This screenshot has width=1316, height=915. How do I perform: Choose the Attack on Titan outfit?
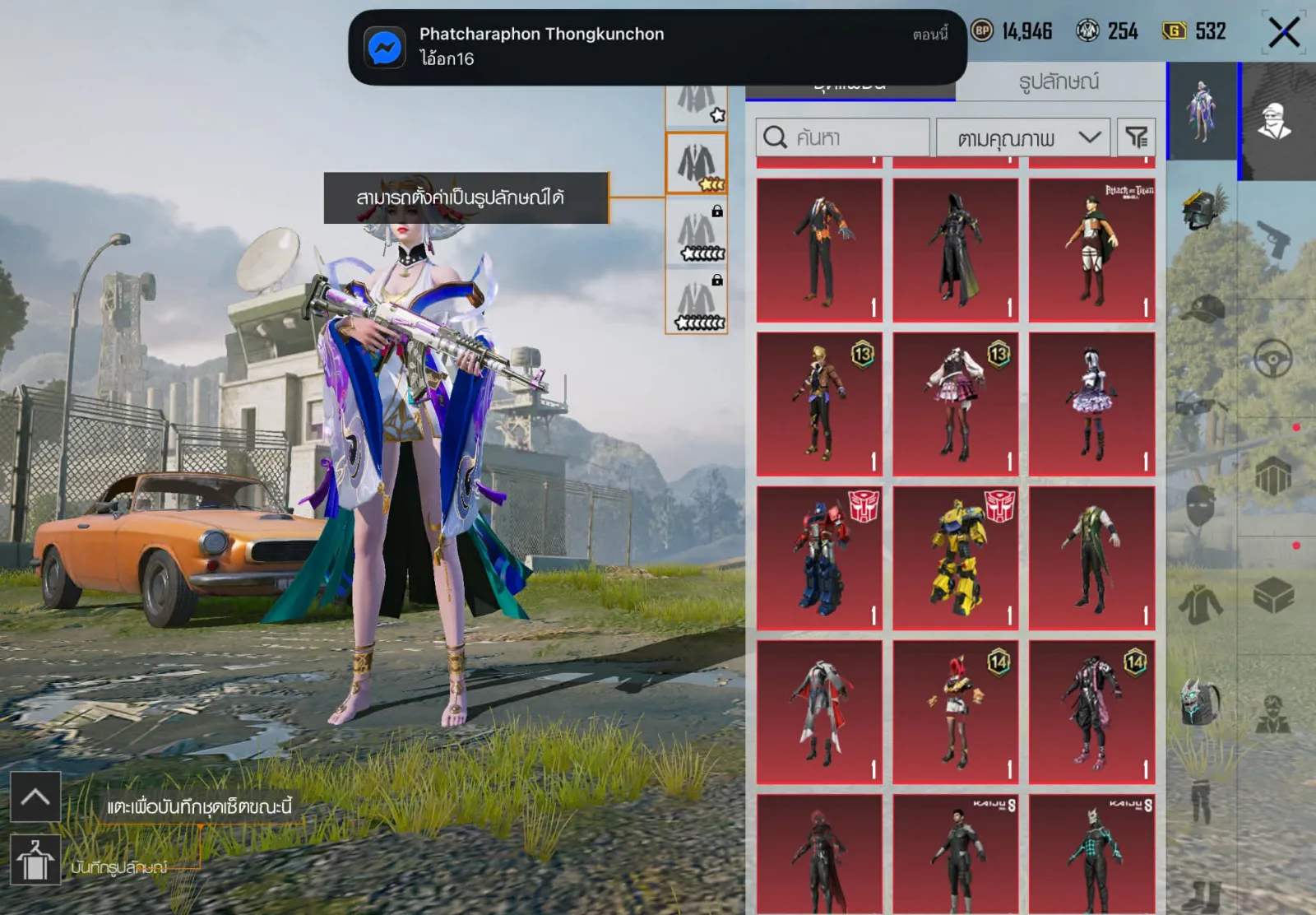click(x=1091, y=250)
